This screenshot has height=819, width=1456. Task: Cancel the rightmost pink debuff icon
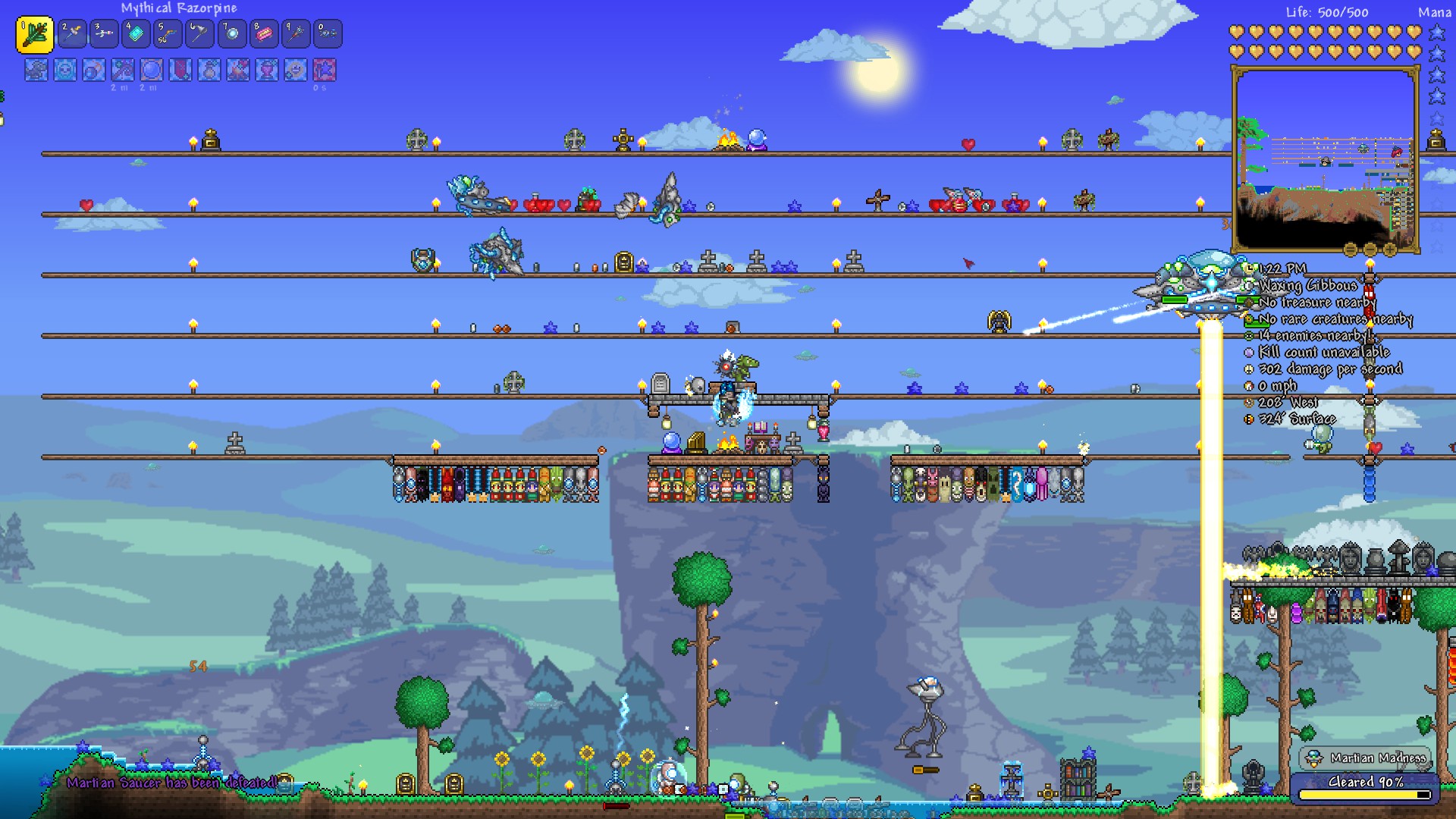[325, 72]
